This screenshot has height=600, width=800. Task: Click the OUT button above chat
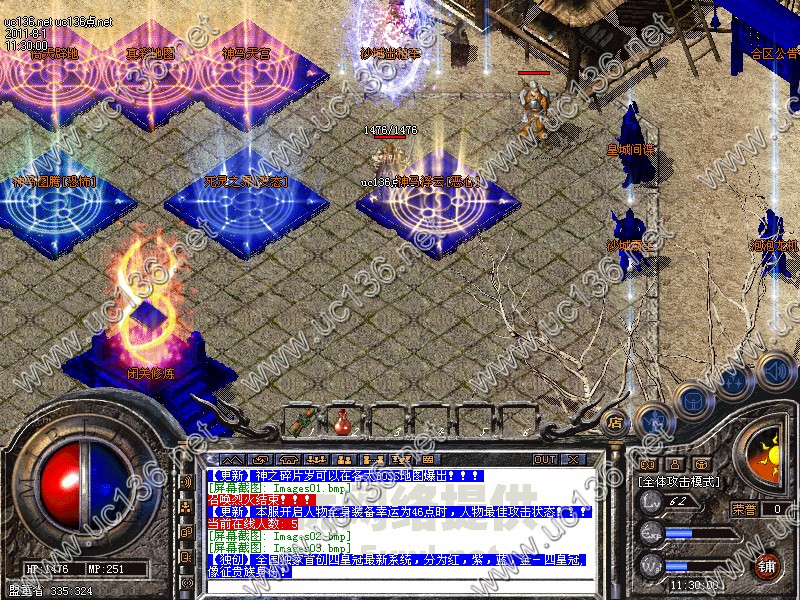point(544,459)
